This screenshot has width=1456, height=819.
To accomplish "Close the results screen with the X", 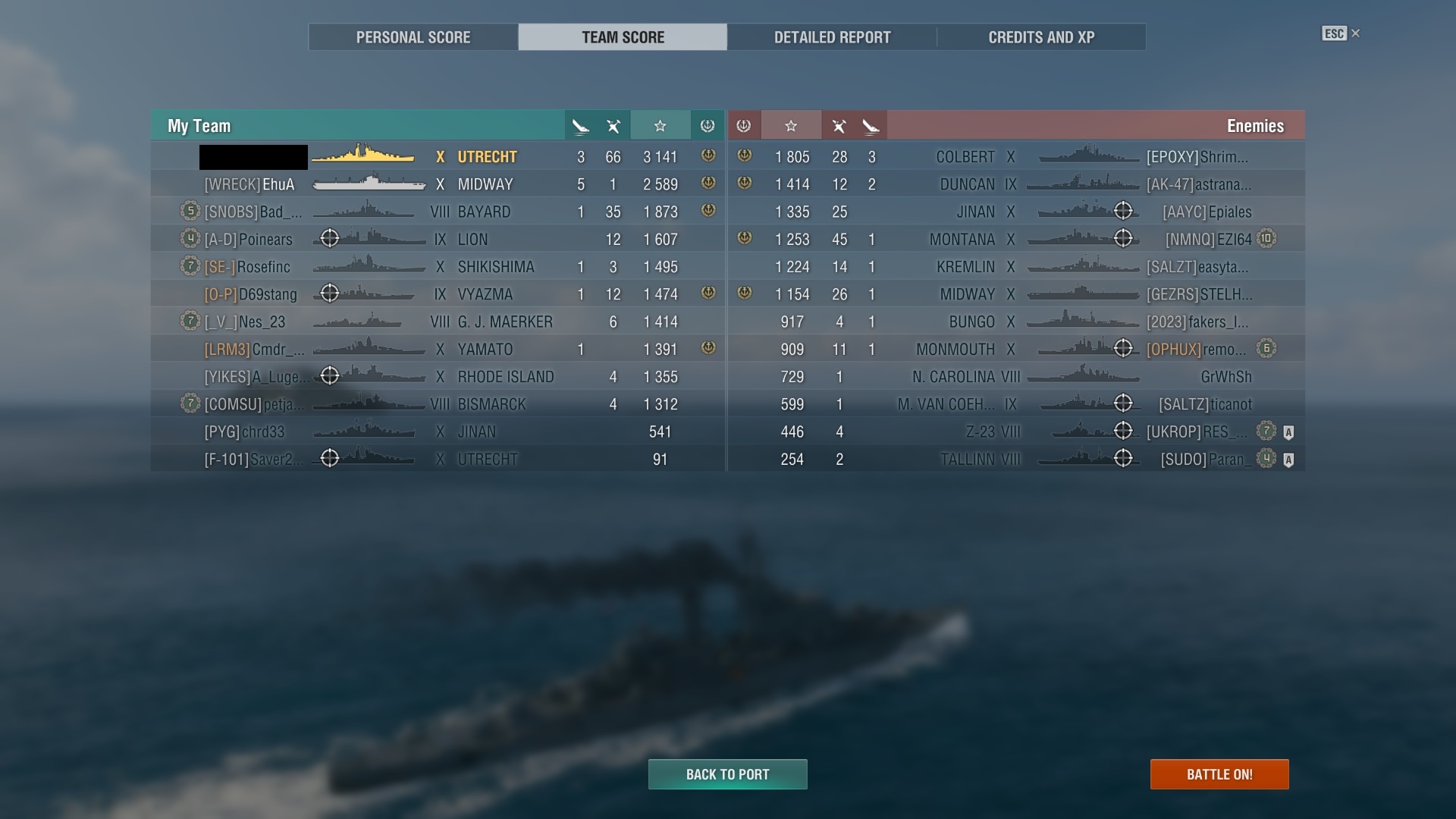I will coord(1356,33).
